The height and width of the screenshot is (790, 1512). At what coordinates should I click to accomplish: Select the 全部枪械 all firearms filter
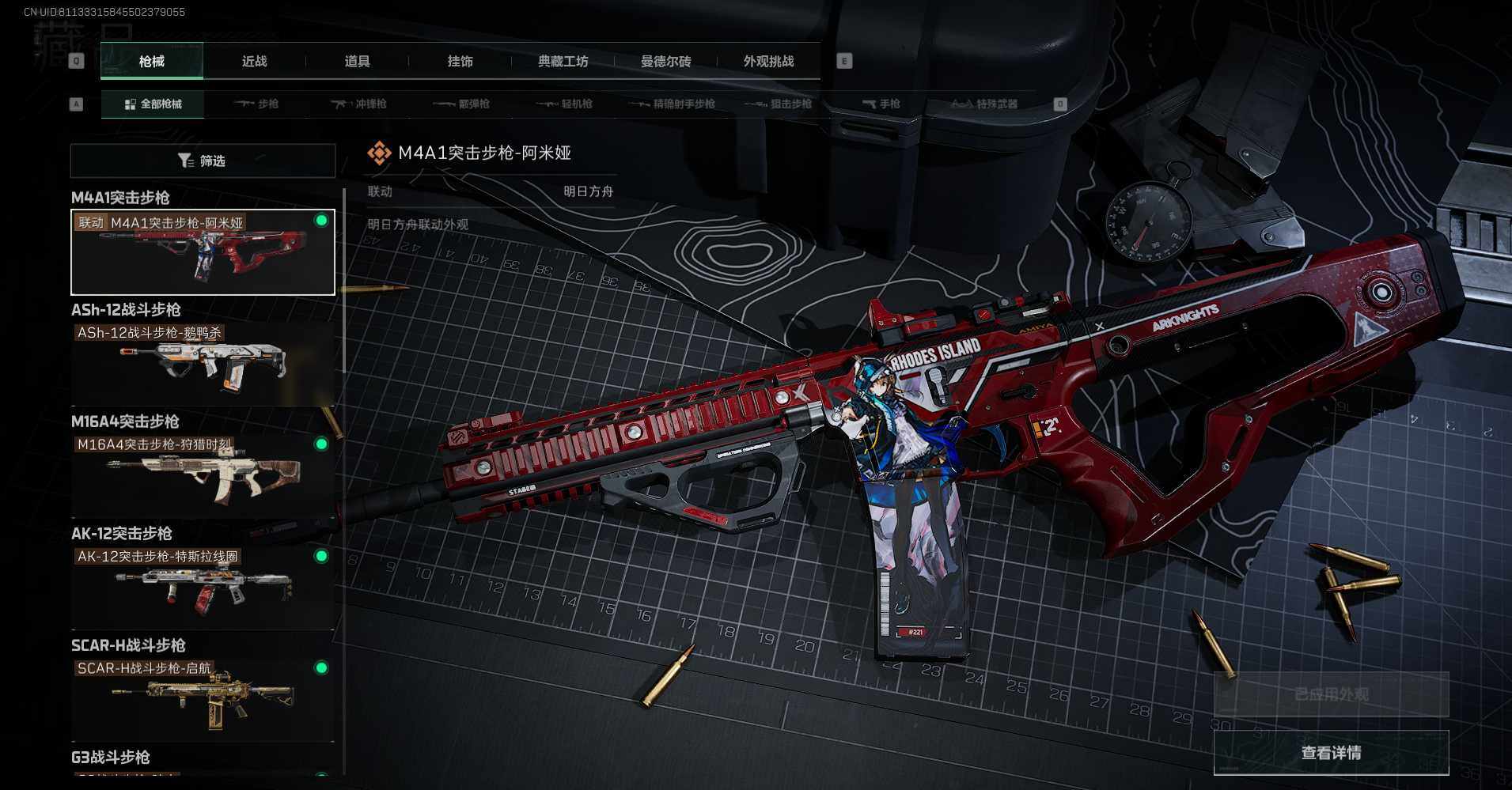[153, 104]
